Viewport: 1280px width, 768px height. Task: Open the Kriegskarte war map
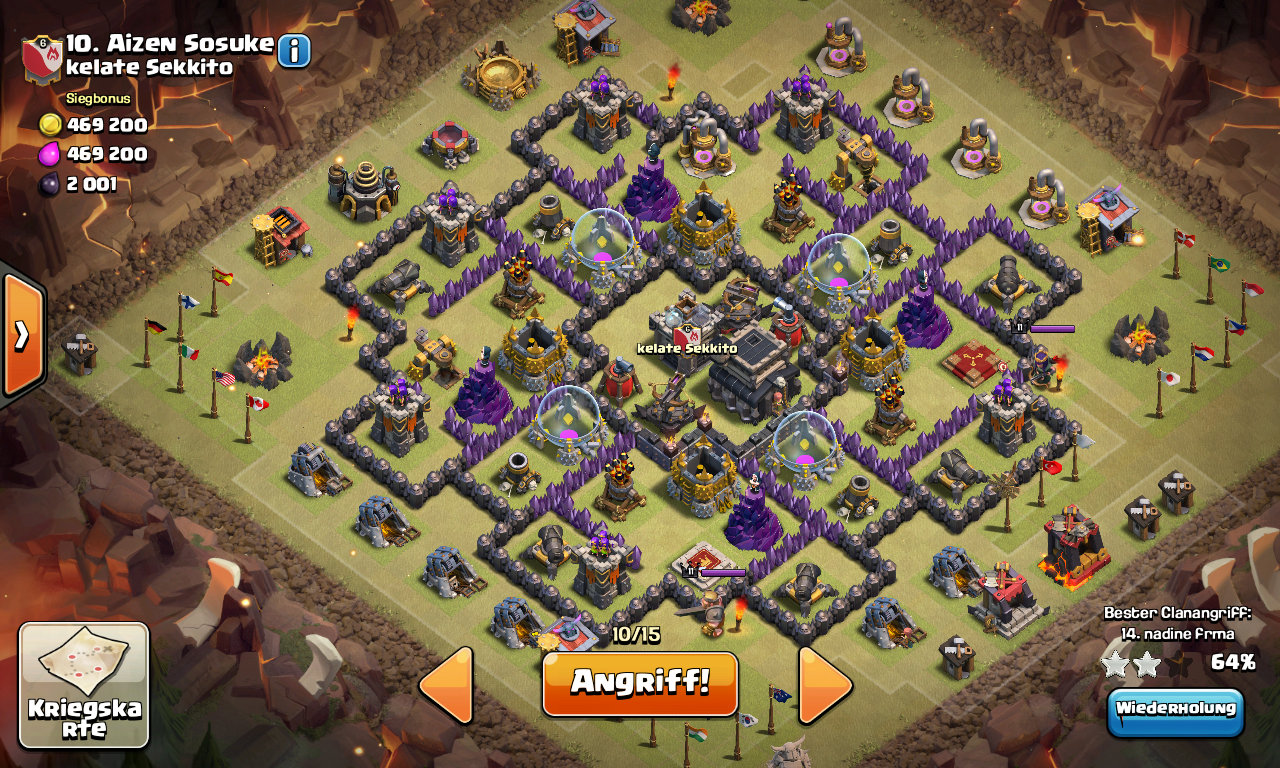84,686
